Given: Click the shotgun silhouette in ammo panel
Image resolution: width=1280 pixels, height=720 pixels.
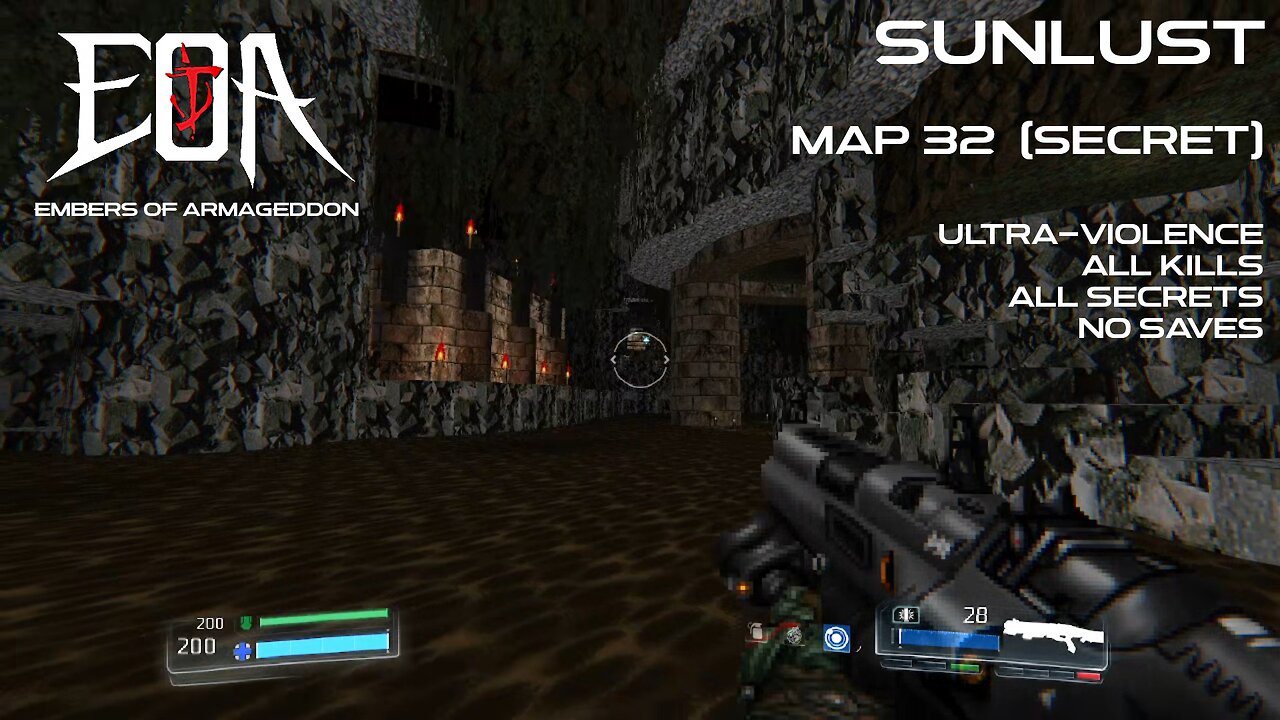Looking at the screenshot, I should pos(1054,634).
